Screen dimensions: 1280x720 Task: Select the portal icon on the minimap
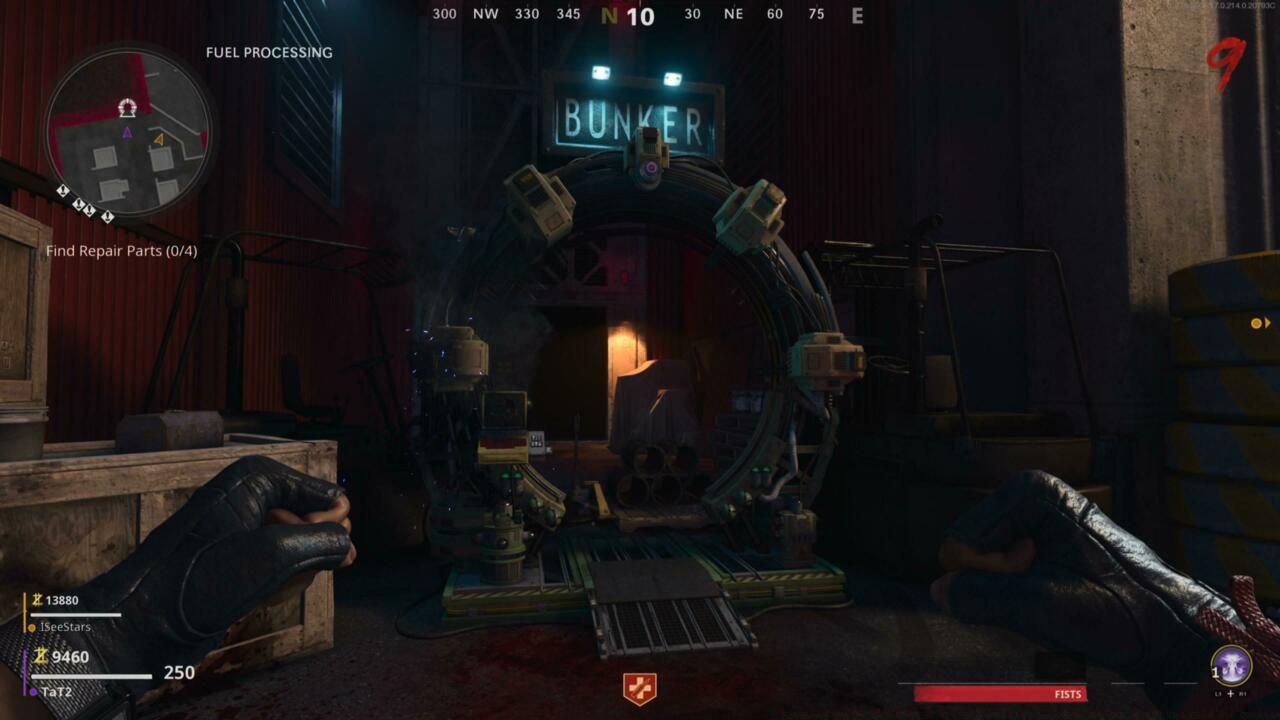point(126,107)
